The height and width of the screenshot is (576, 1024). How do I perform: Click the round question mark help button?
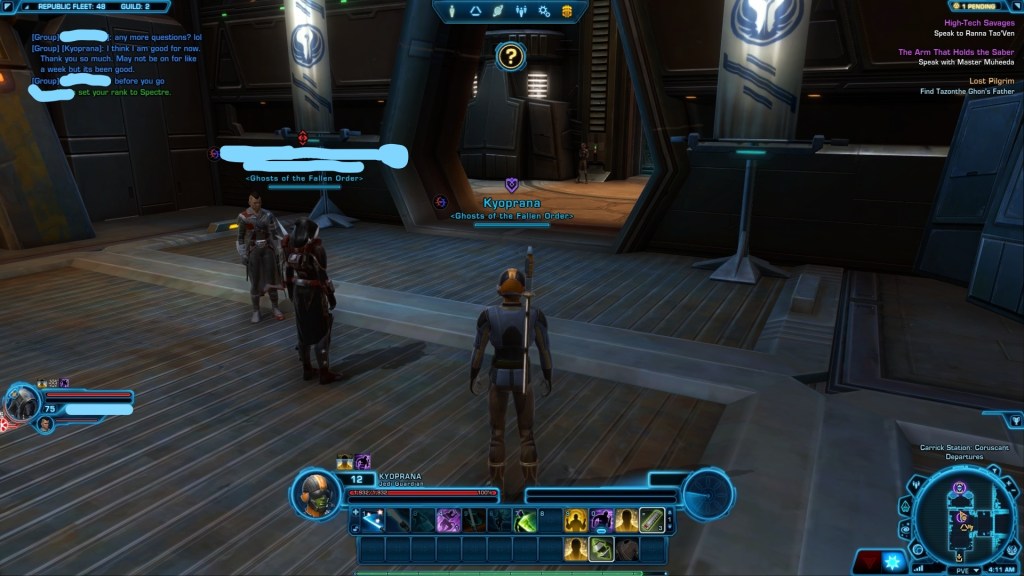pyautogui.click(x=510, y=56)
